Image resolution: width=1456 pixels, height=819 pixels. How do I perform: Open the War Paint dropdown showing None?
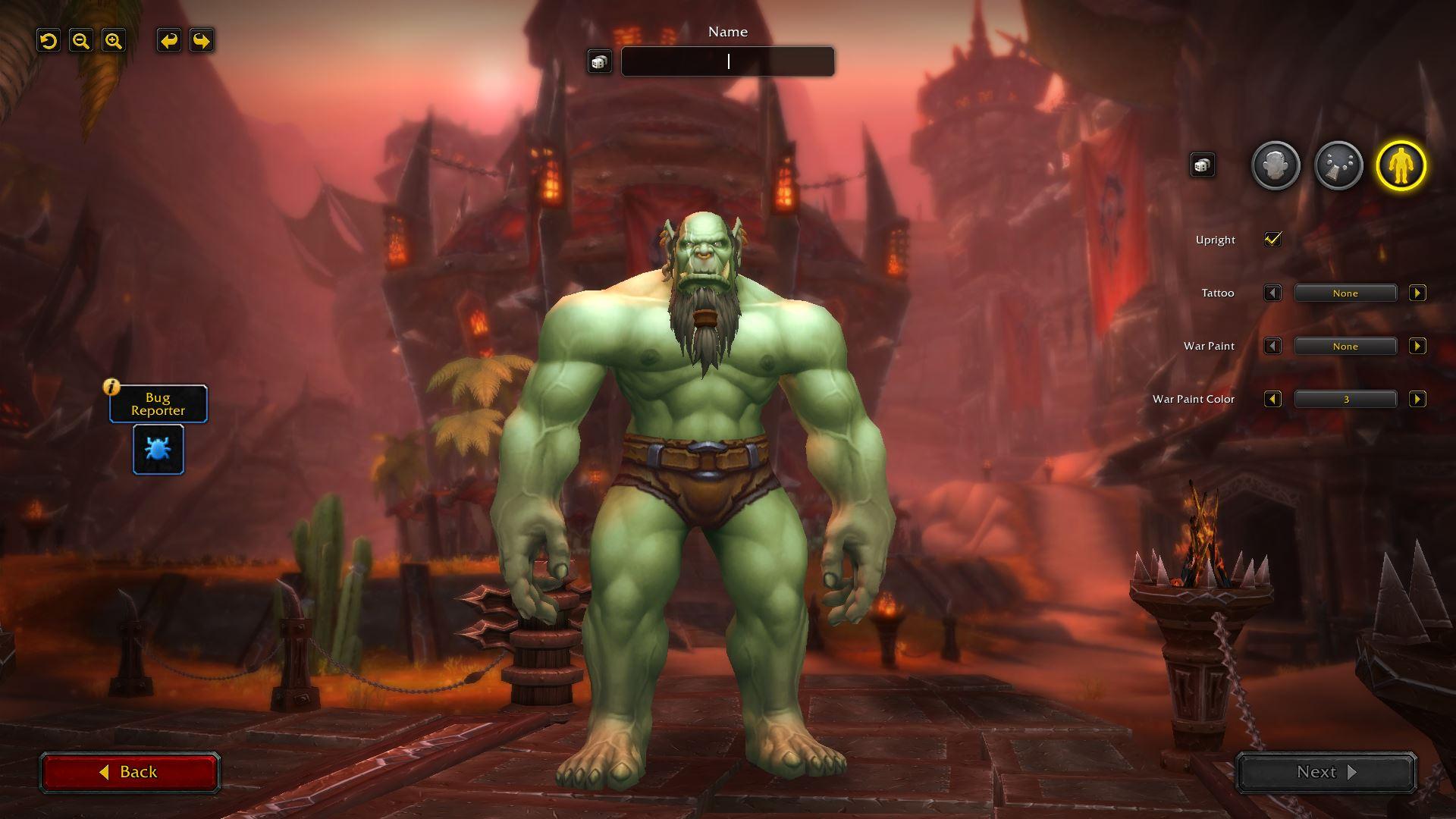tap(1345, 346)
